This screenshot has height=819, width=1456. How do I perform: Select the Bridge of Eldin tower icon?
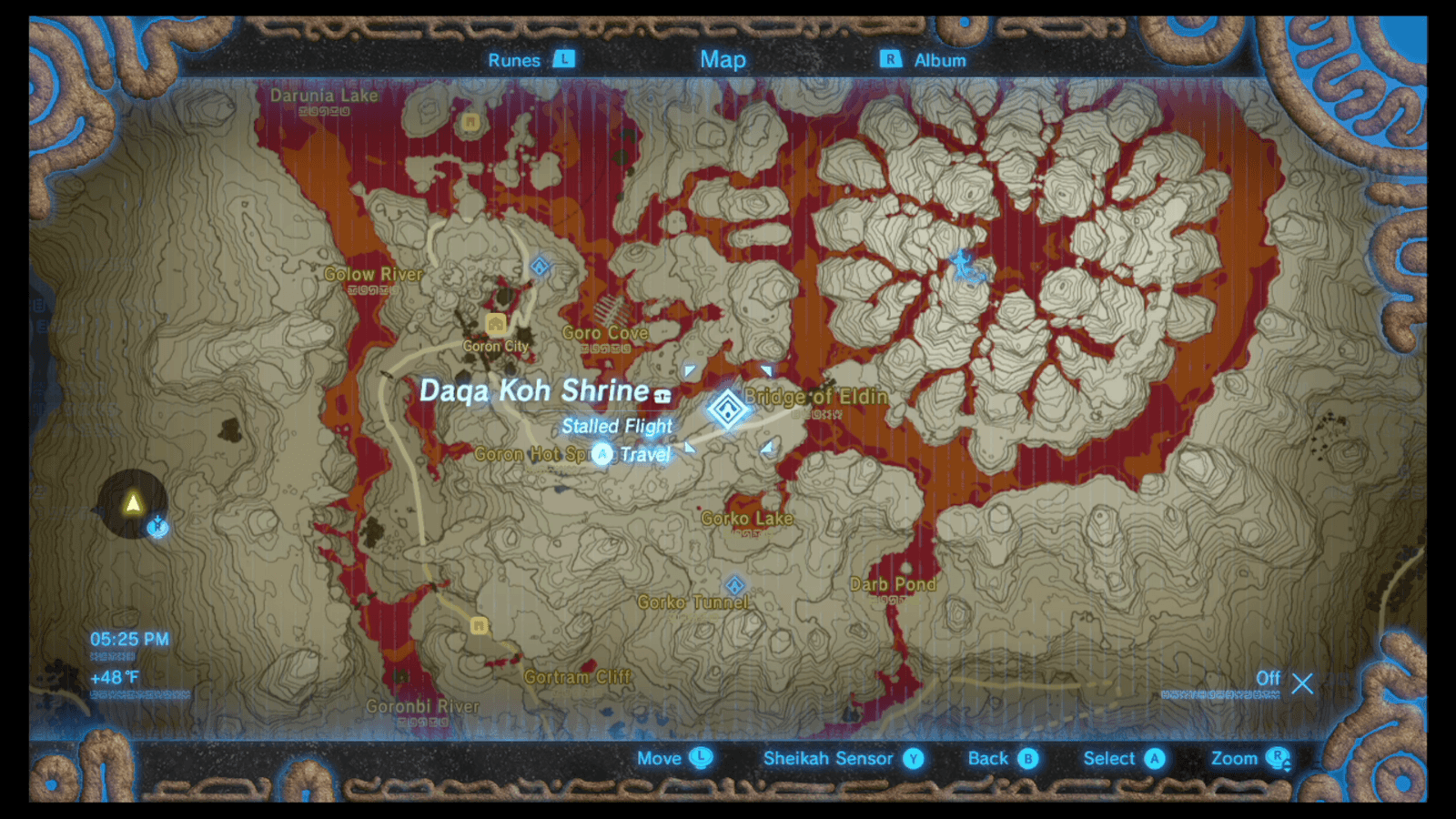click(727, 409)
